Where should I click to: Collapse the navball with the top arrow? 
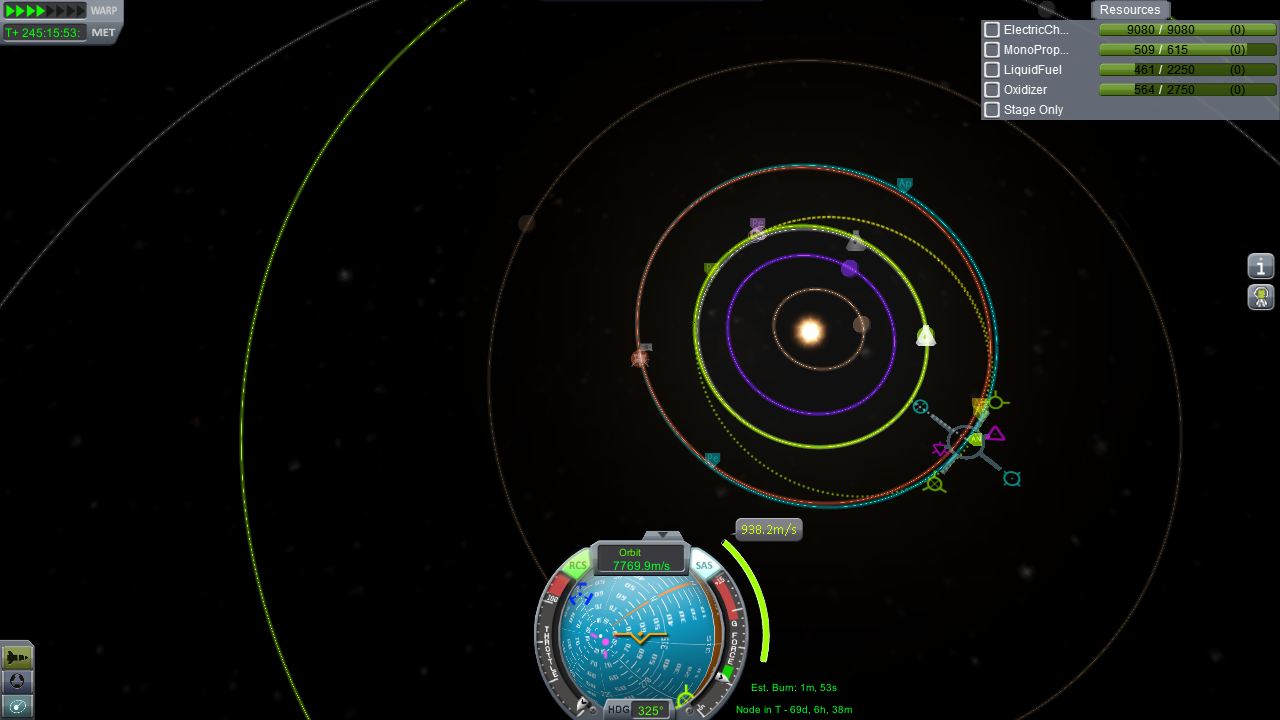[x=662, y=536]
